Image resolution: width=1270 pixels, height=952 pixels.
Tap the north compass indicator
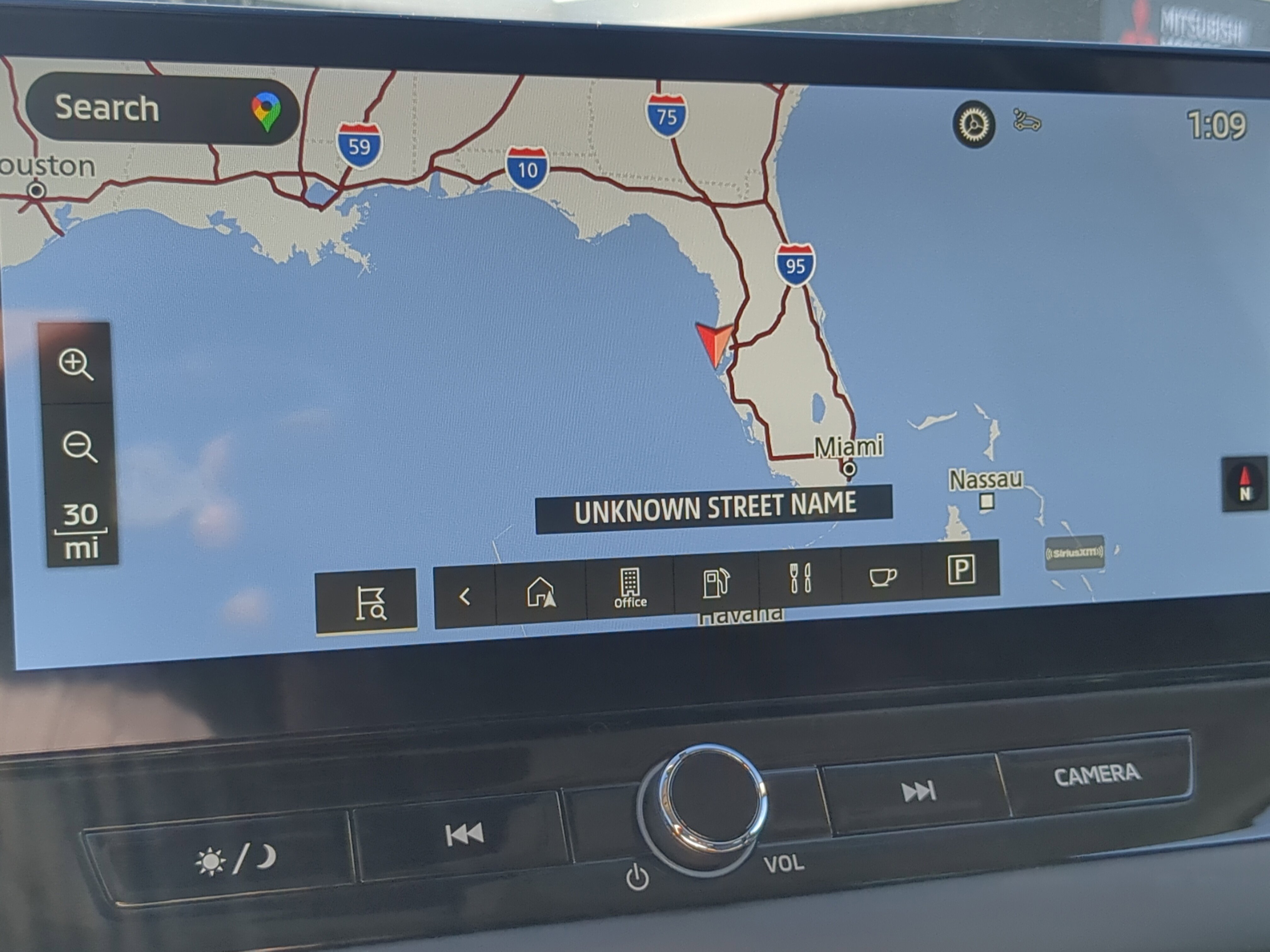point(1244,484)
